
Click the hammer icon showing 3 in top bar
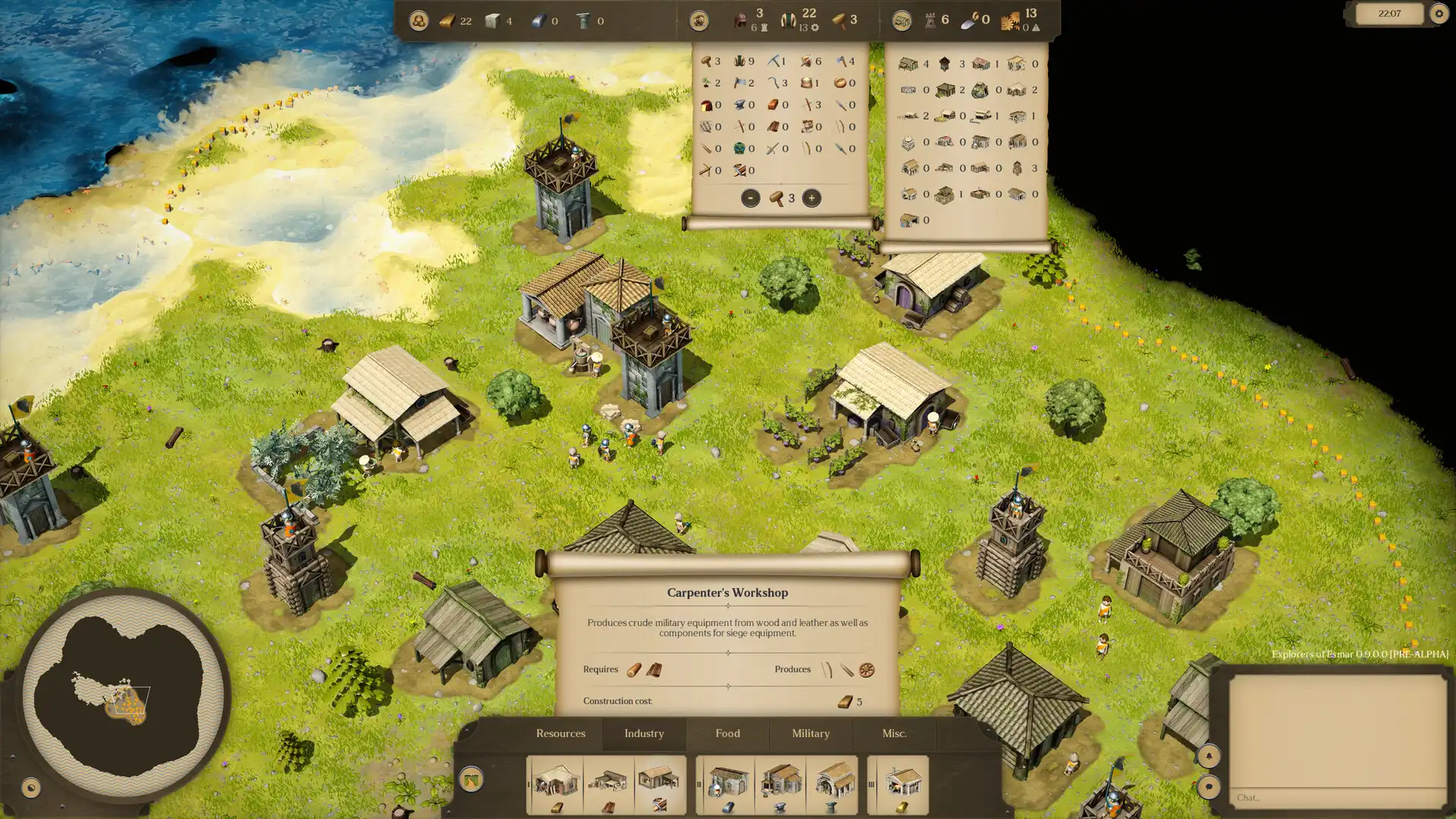(x=840, y=18)
